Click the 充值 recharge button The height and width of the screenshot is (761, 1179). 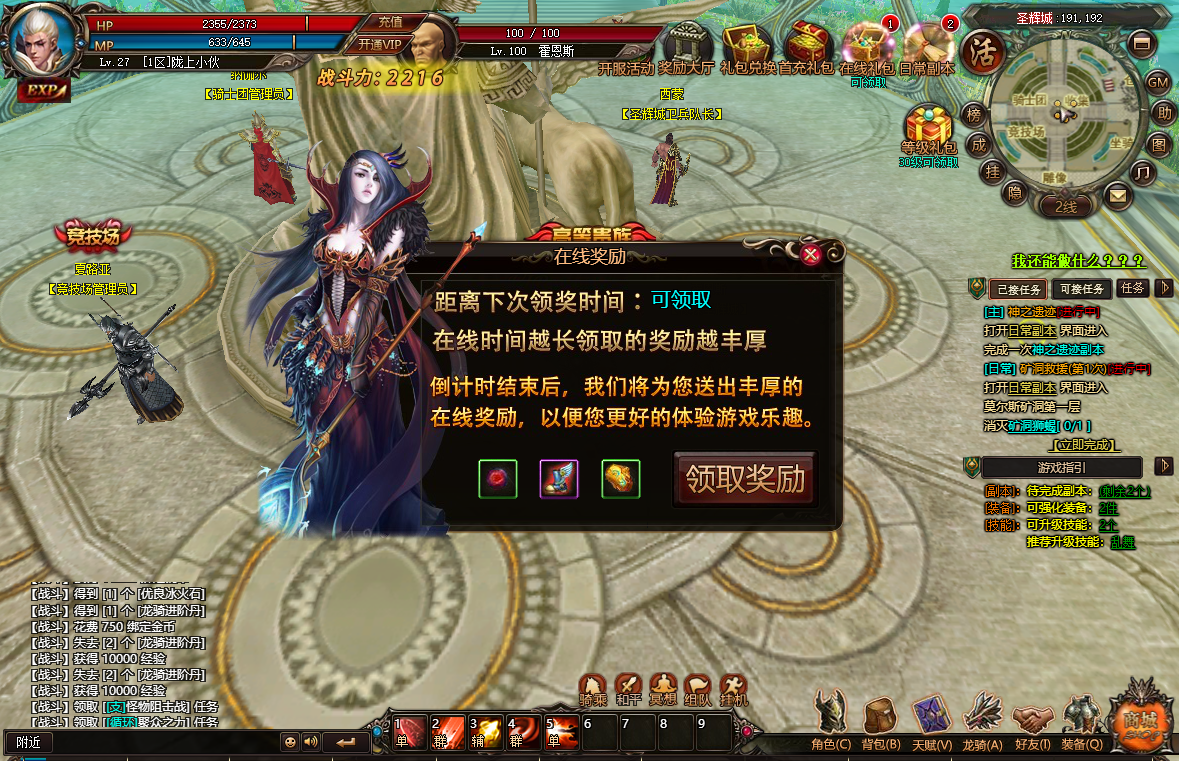point(390,21)
